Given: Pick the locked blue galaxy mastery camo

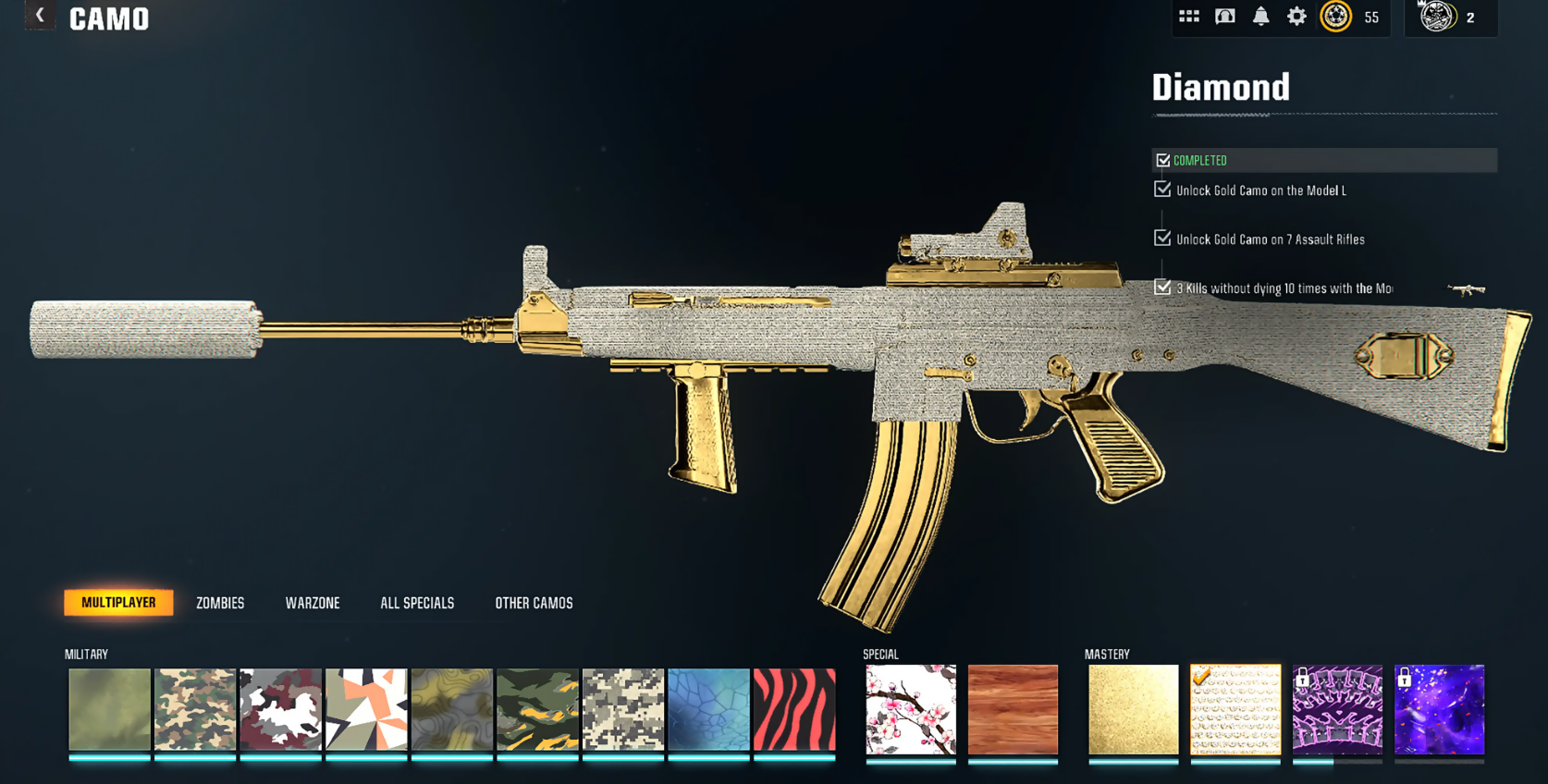Looking at the screenshot, I should (1439, 709).
